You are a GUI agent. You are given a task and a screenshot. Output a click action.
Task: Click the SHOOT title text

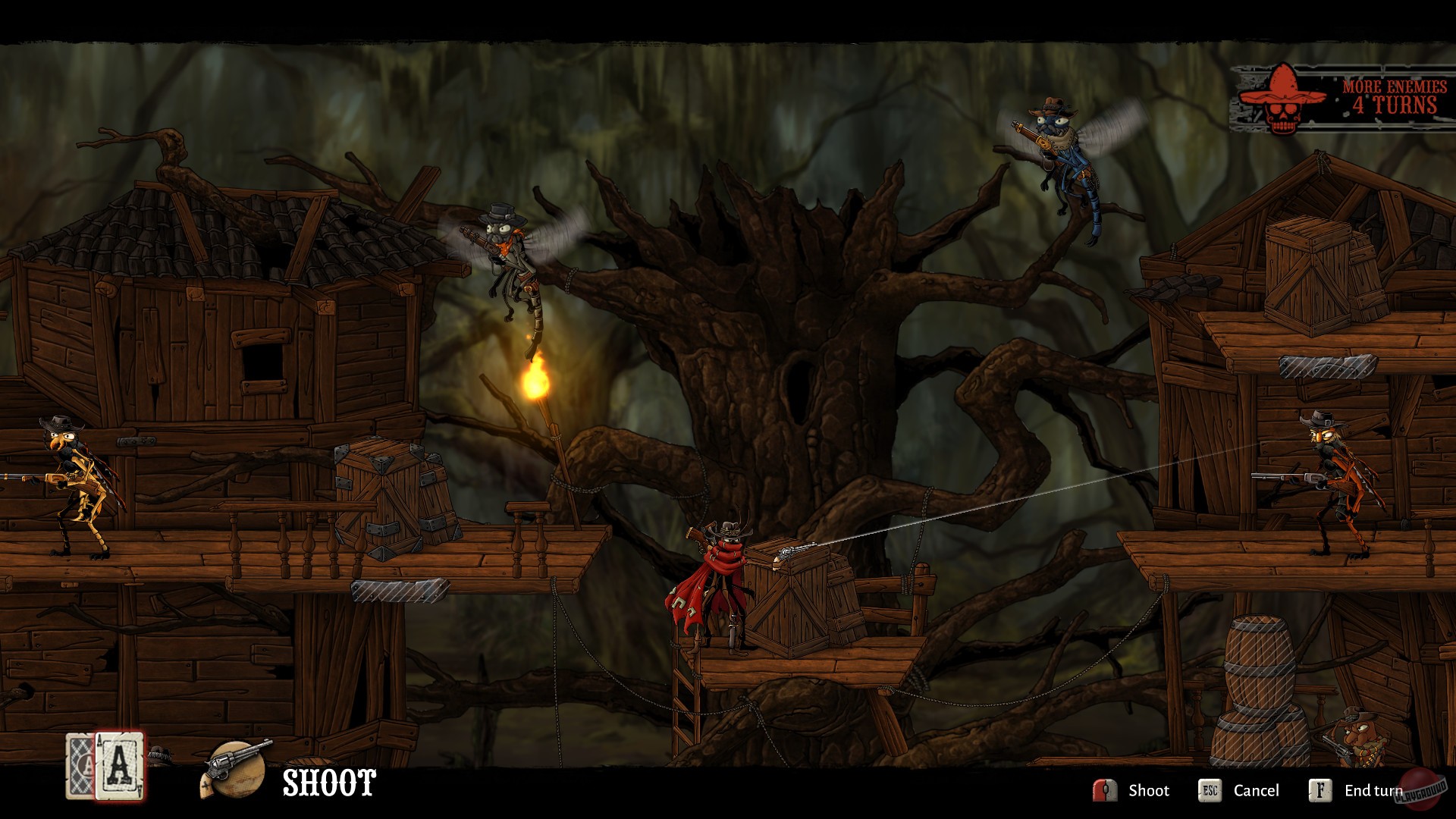(x=328, y=782)
